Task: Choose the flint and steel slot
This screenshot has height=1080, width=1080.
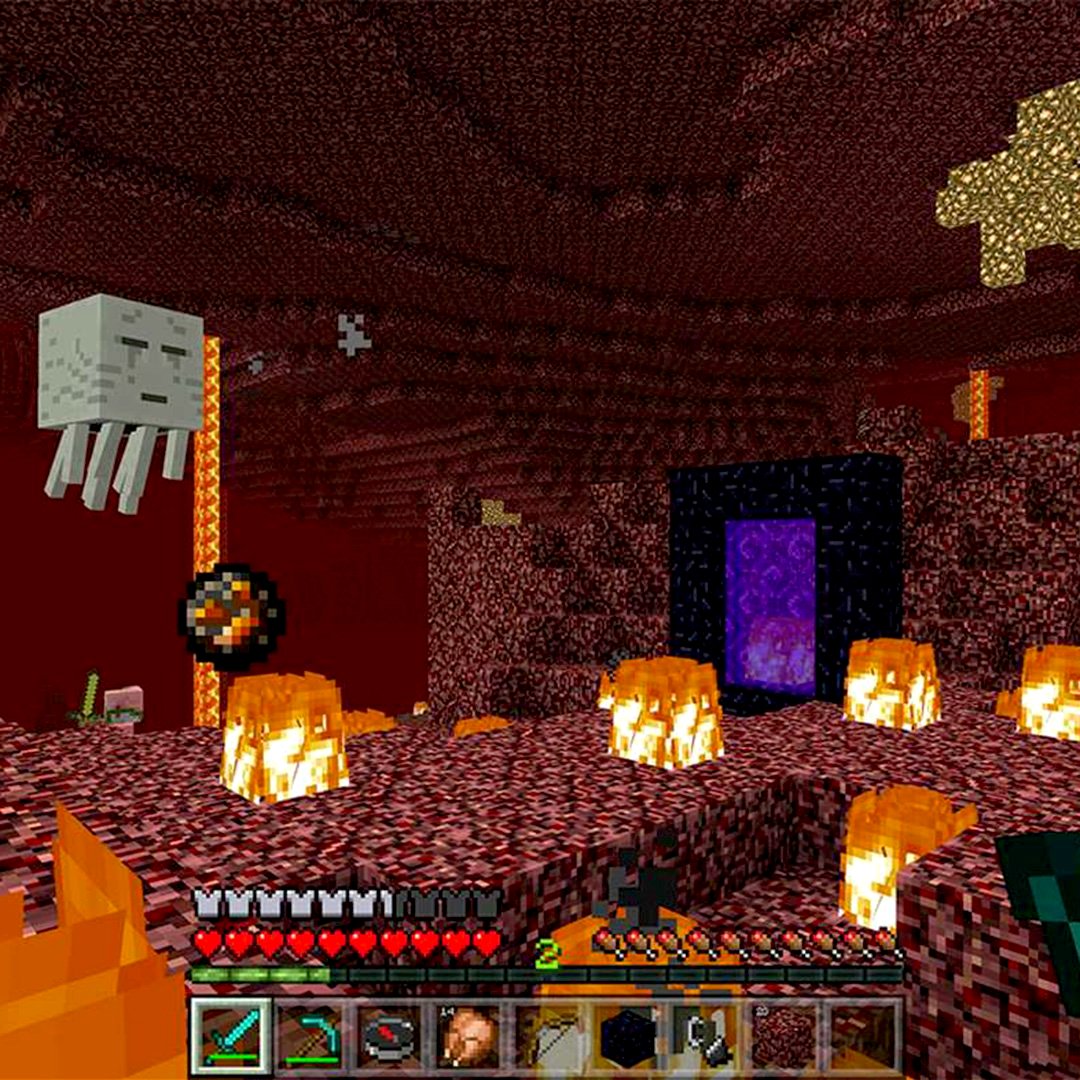Action: [706, 1036]
